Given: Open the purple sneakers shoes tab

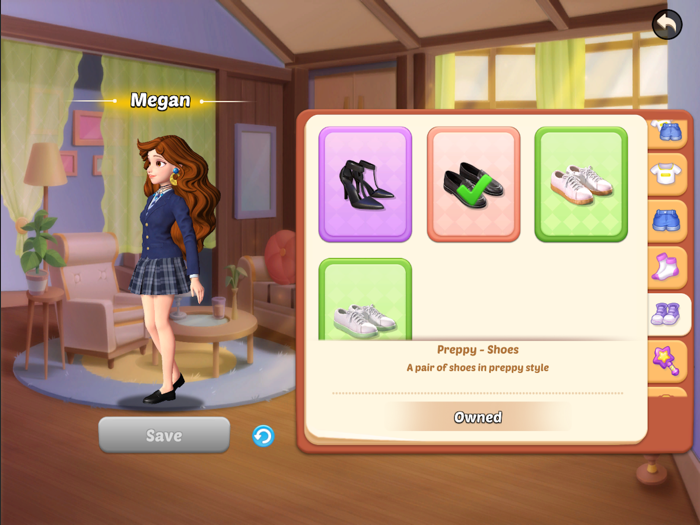Looking at the screenshot, I should [x=667, y=314].
